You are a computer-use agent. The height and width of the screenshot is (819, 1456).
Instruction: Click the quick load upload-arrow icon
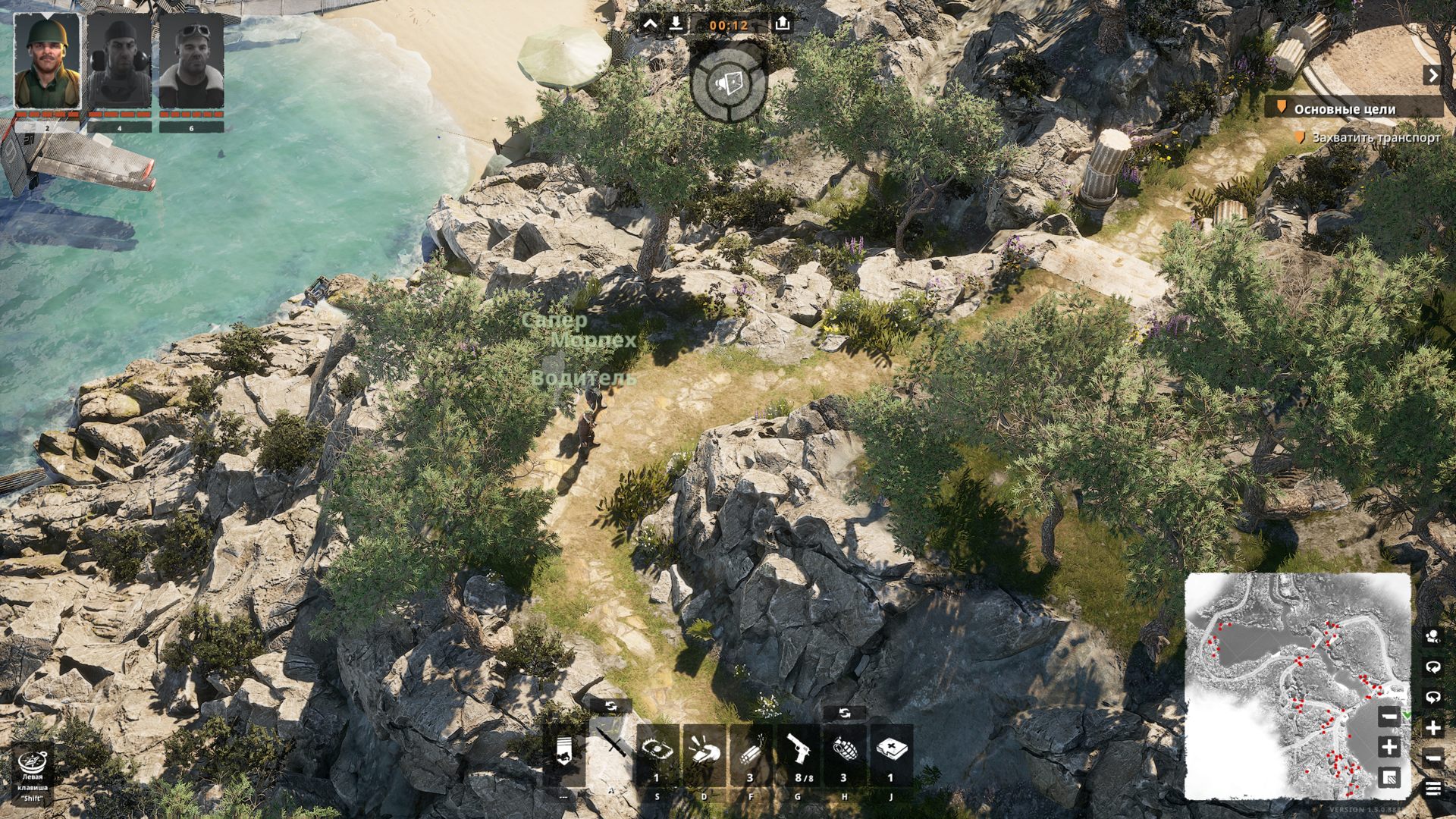[x=783, y=24]
